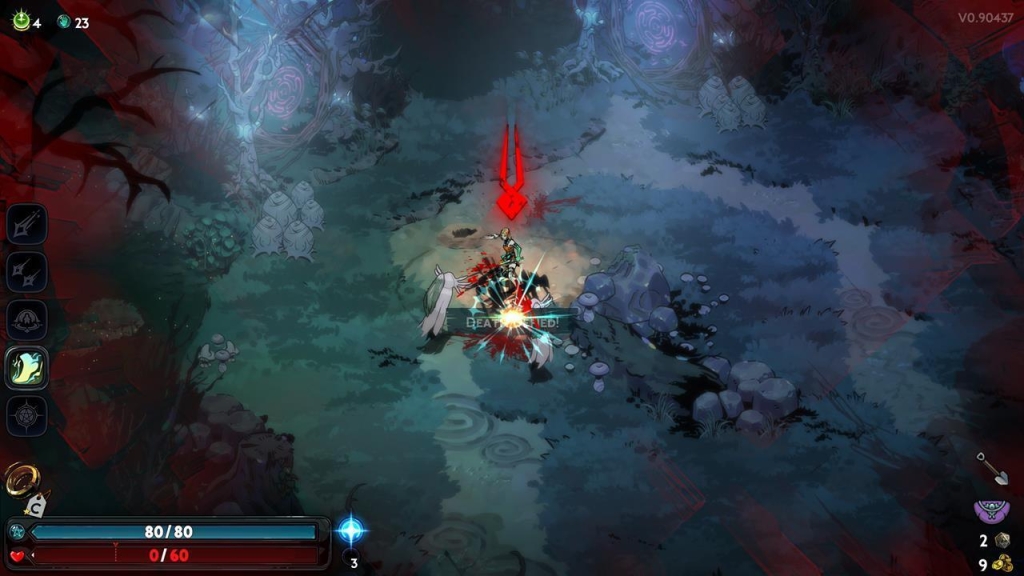Image resolution: width=1024 pixels, height=576 pixels.
Task: Open the purple satchel icon
Action: (991, 512)
